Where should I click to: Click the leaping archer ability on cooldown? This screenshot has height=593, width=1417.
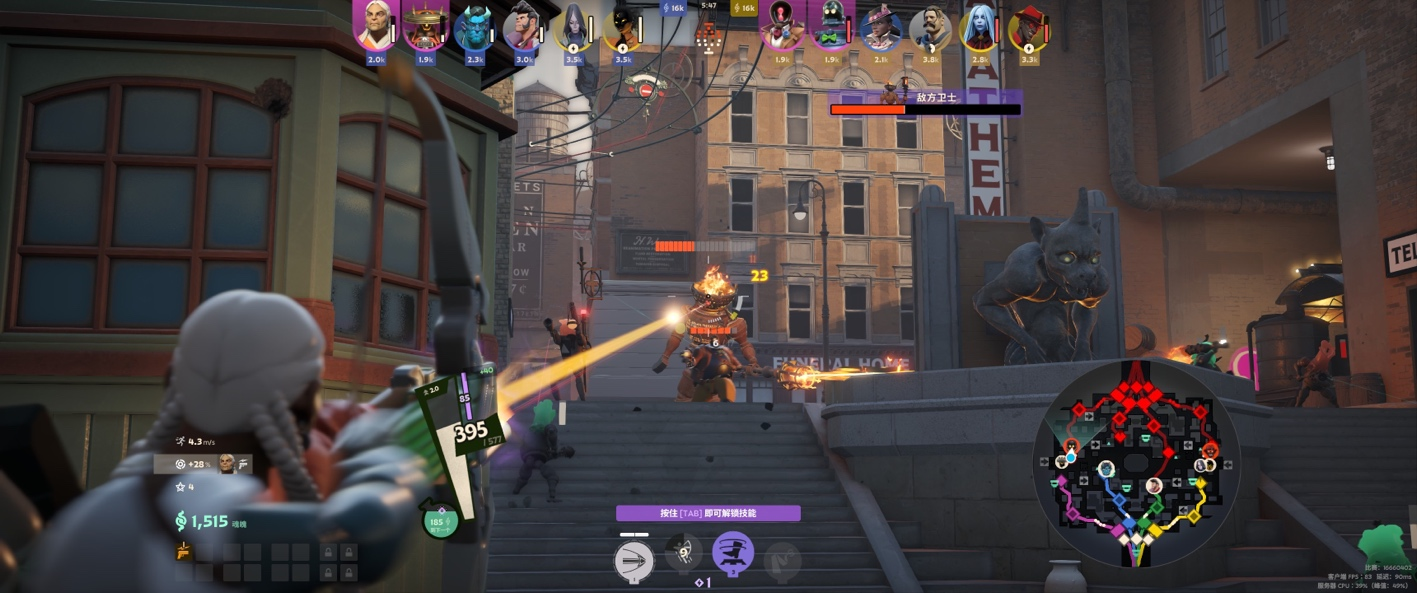click(684, 553)
